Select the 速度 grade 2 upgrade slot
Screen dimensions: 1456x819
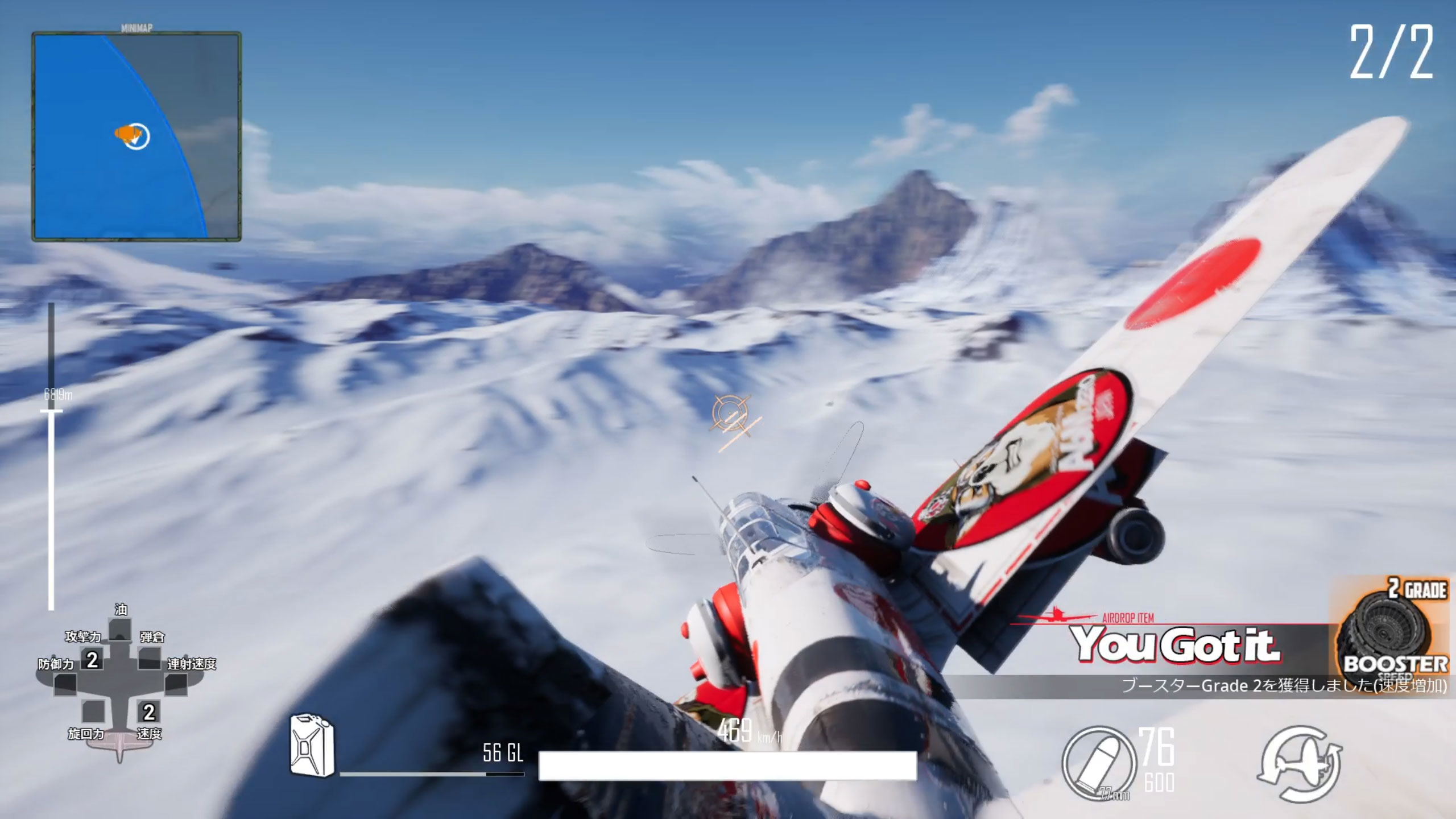point(149,712)
